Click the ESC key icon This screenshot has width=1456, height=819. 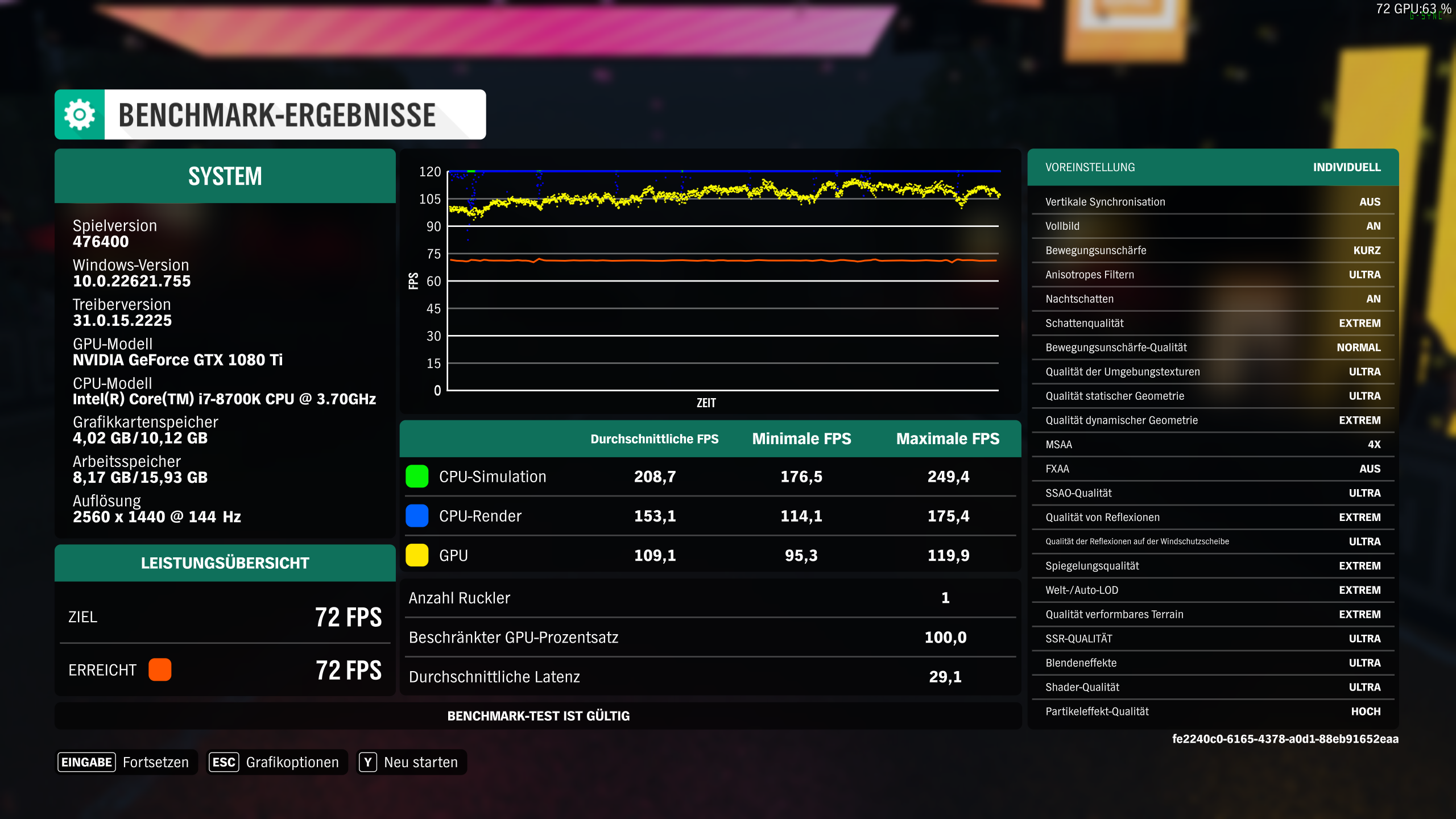point(224,762)
